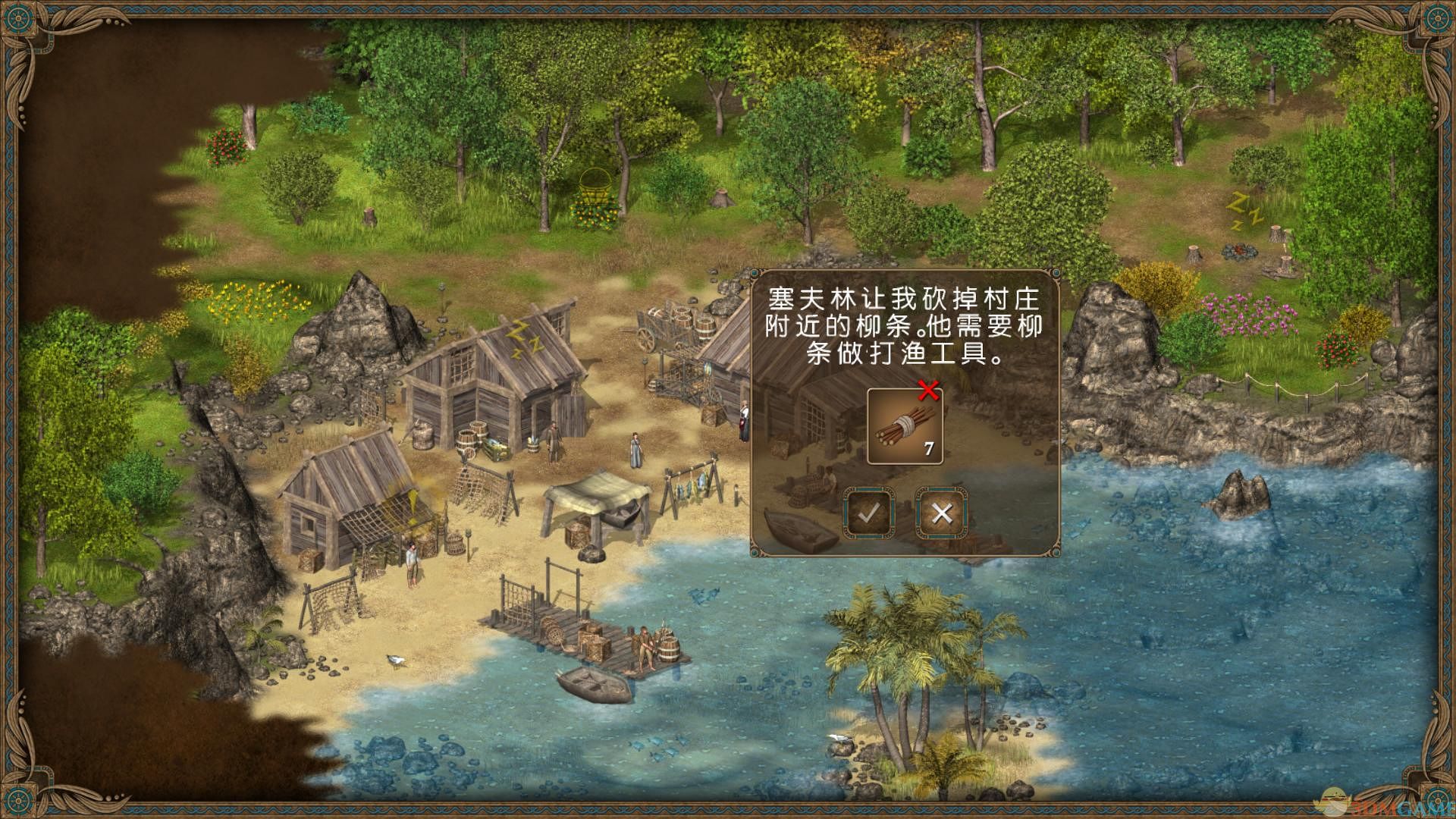Click the red X marker above the willow bundle

[928, 391]
